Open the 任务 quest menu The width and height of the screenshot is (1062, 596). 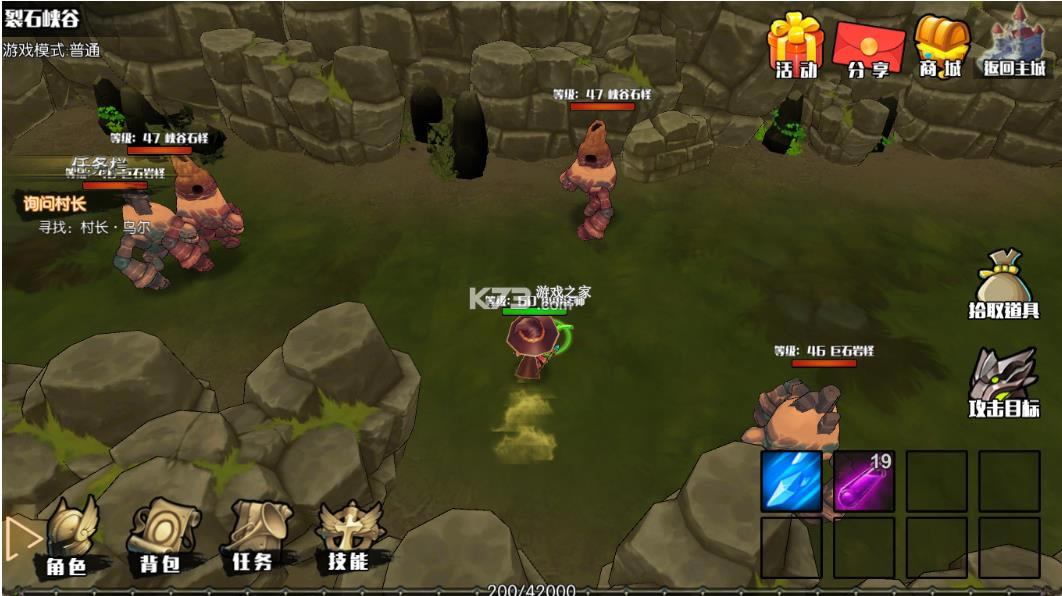tap(253, 536)
